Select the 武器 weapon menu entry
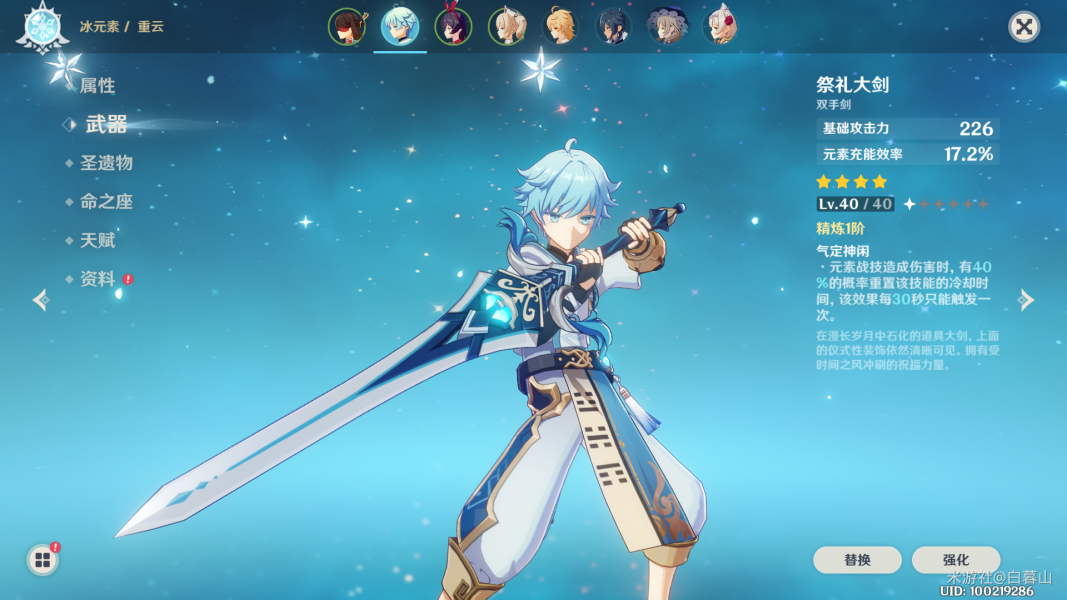 [106, 124]
